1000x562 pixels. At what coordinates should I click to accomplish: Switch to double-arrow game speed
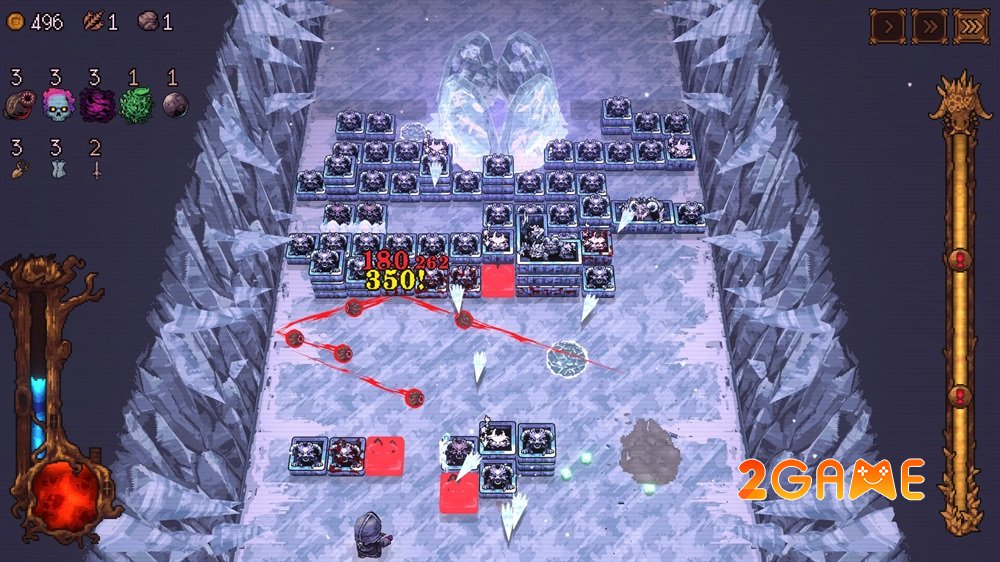(929, 26)
